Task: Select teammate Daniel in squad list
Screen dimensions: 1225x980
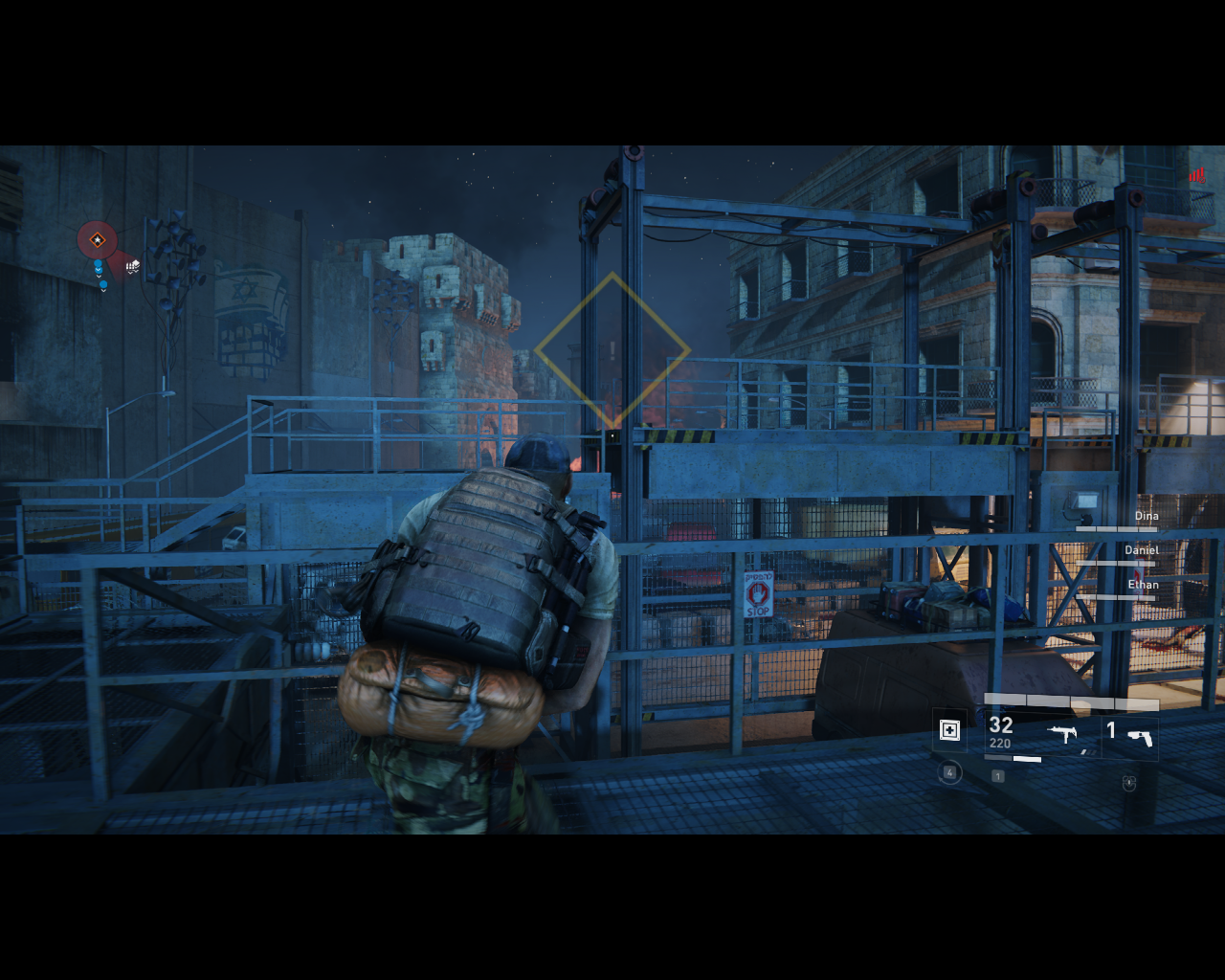Action: point(1141,550)
